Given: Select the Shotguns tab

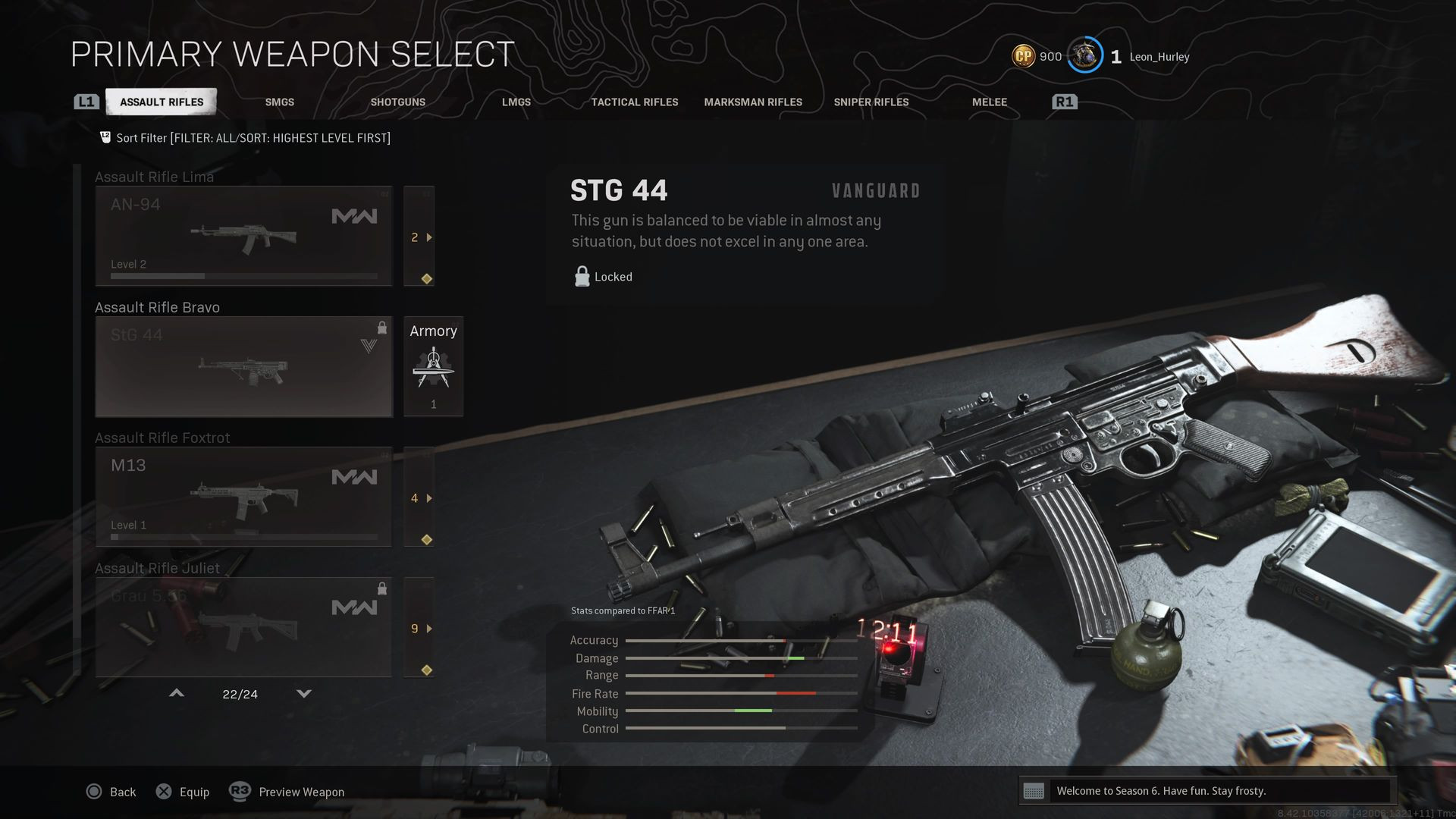Looking at the screenshot, I should (x=397, y=102).
